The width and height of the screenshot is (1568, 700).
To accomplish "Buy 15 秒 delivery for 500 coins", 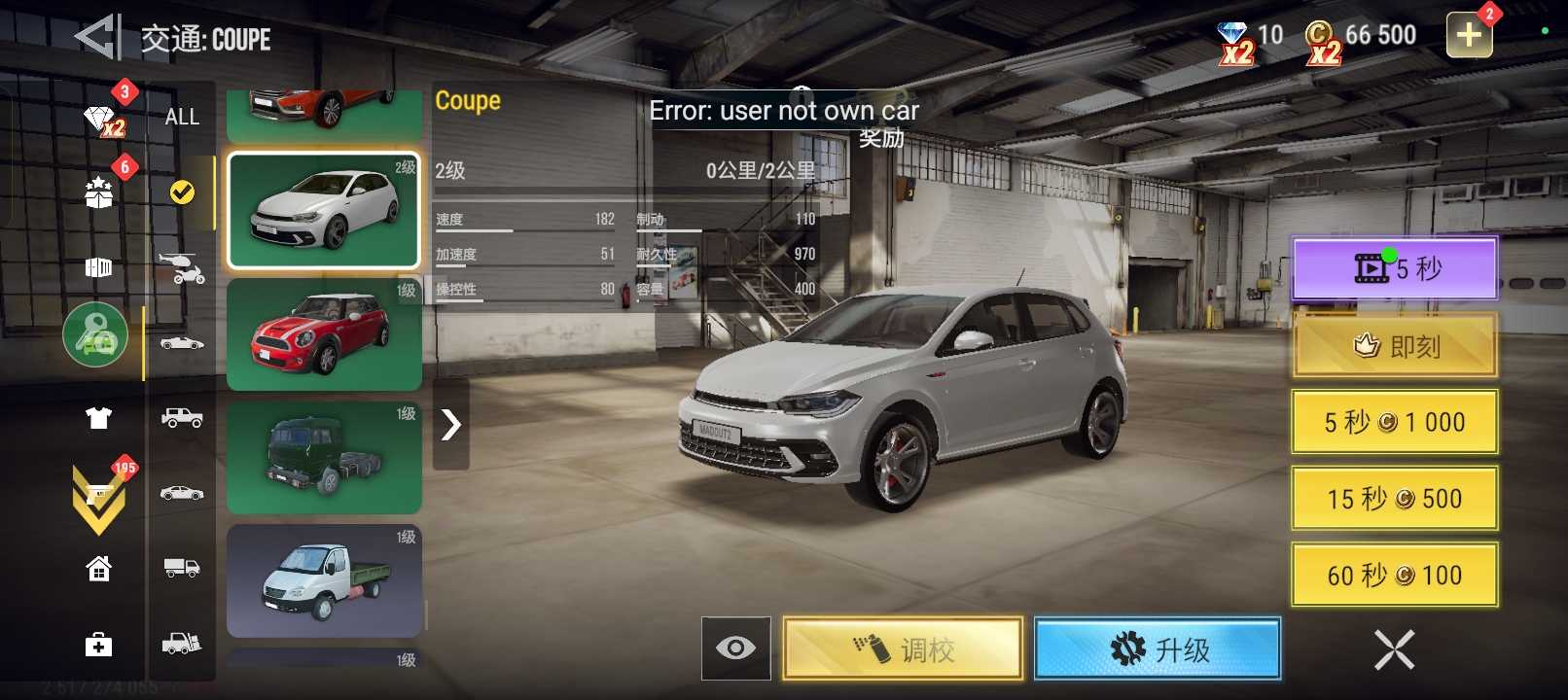I will (x=1394, y=499).
